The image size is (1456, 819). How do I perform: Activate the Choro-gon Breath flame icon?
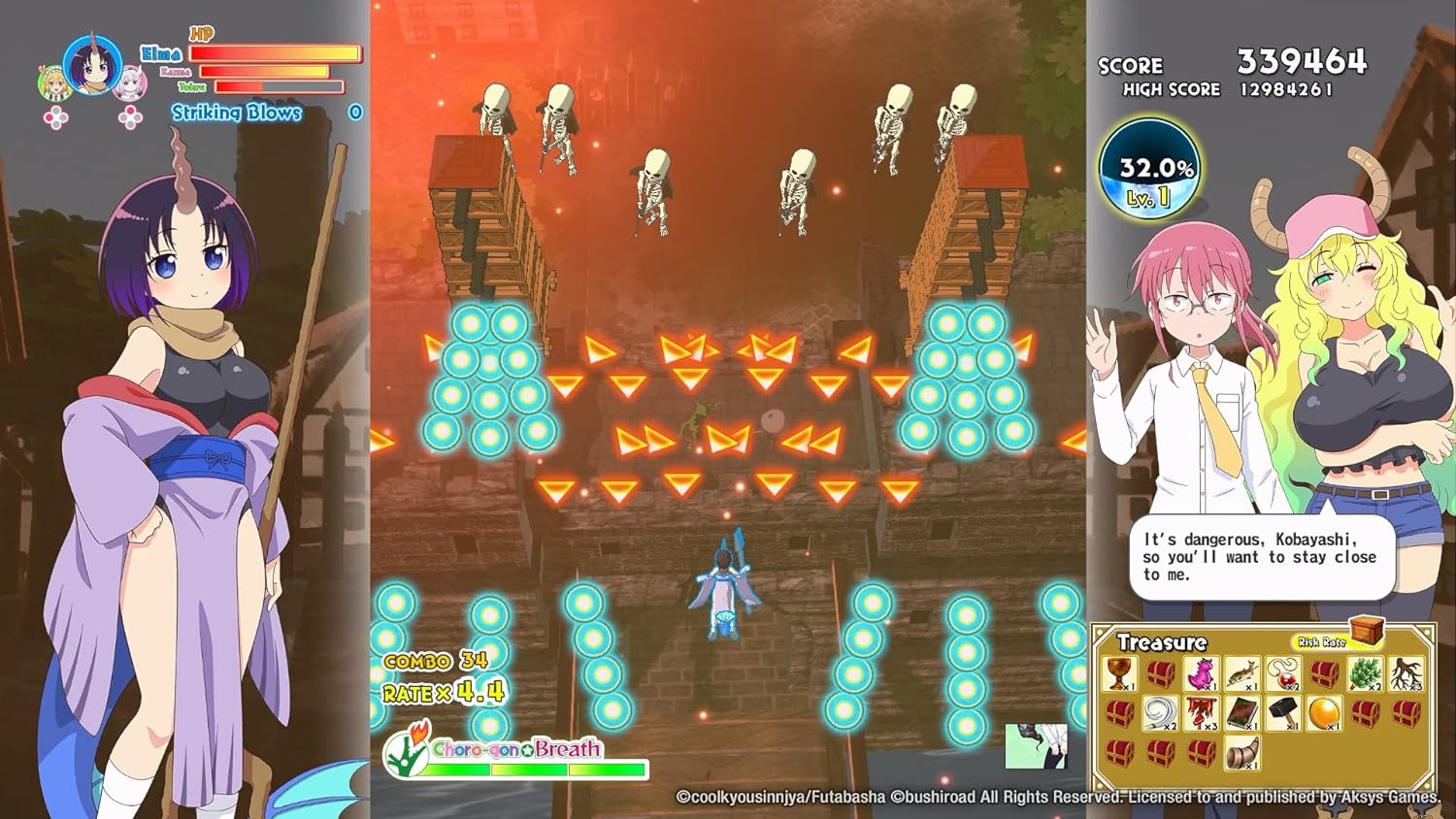[x=408, y=750]
